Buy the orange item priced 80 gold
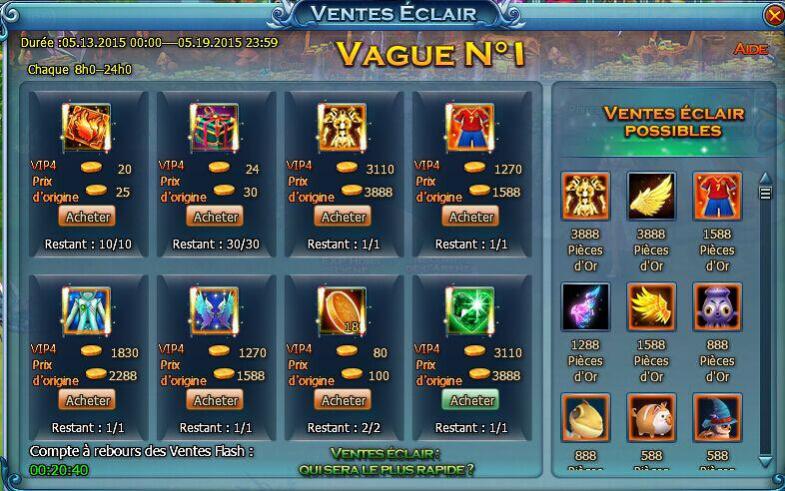 click(344, 399)
